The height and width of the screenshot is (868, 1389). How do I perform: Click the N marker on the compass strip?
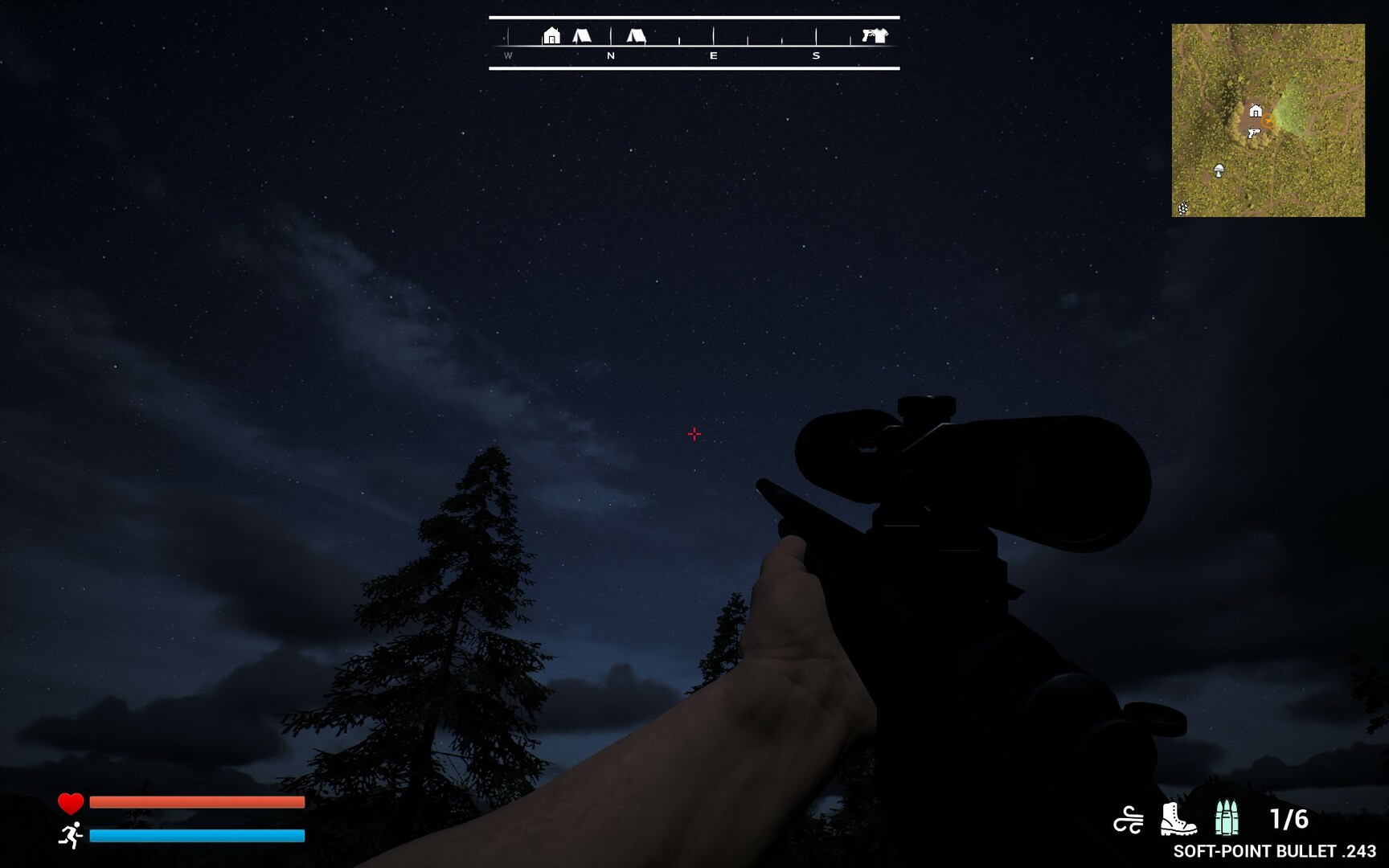click(611, 55)
